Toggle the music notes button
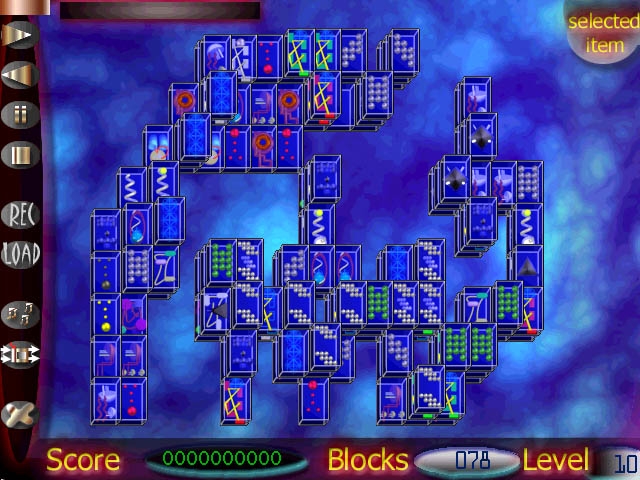Image resolution: width=640 pixels, height=480 pixels. point(20,314)
